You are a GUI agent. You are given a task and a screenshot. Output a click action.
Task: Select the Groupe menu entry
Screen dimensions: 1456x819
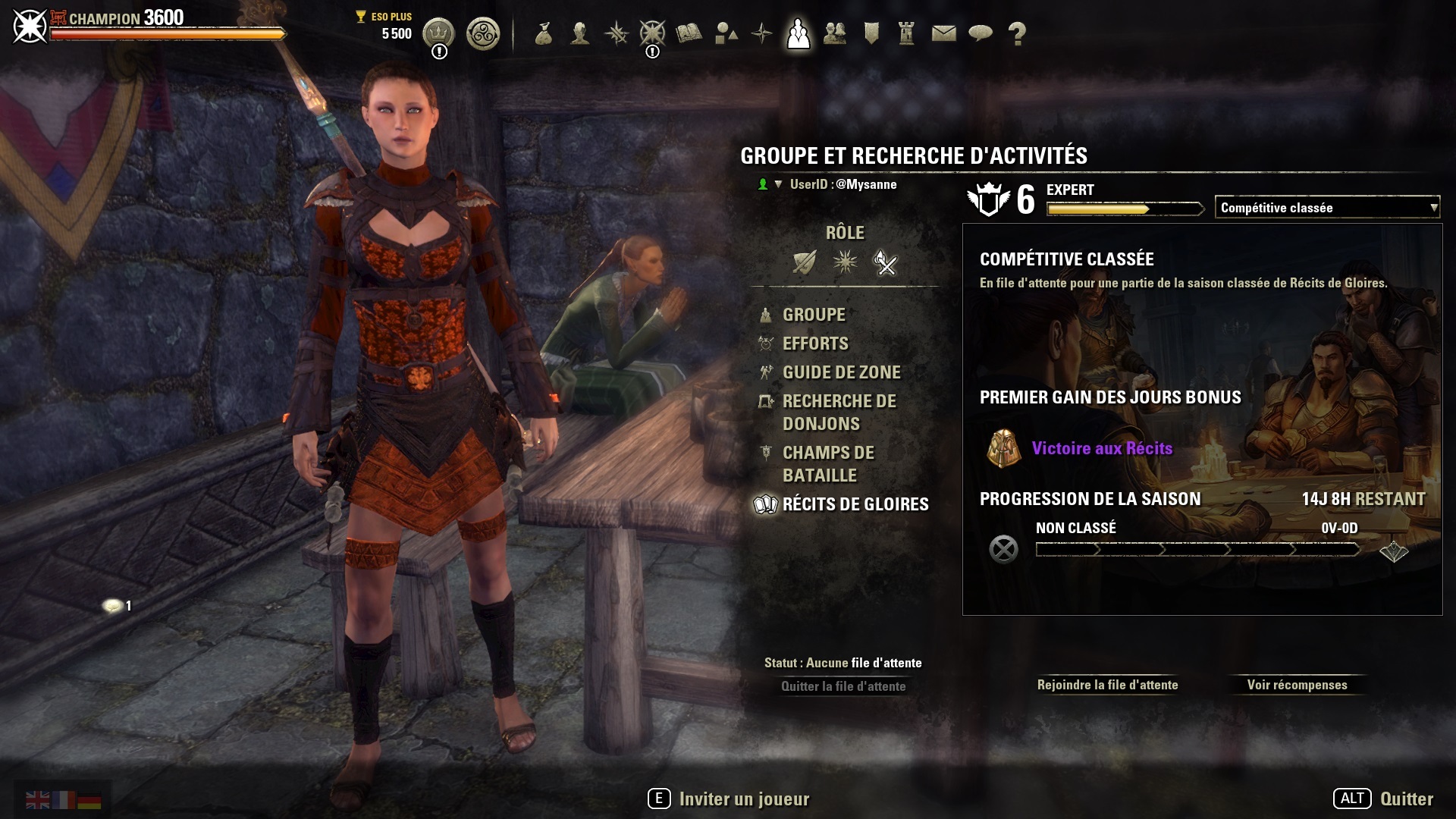813,315
